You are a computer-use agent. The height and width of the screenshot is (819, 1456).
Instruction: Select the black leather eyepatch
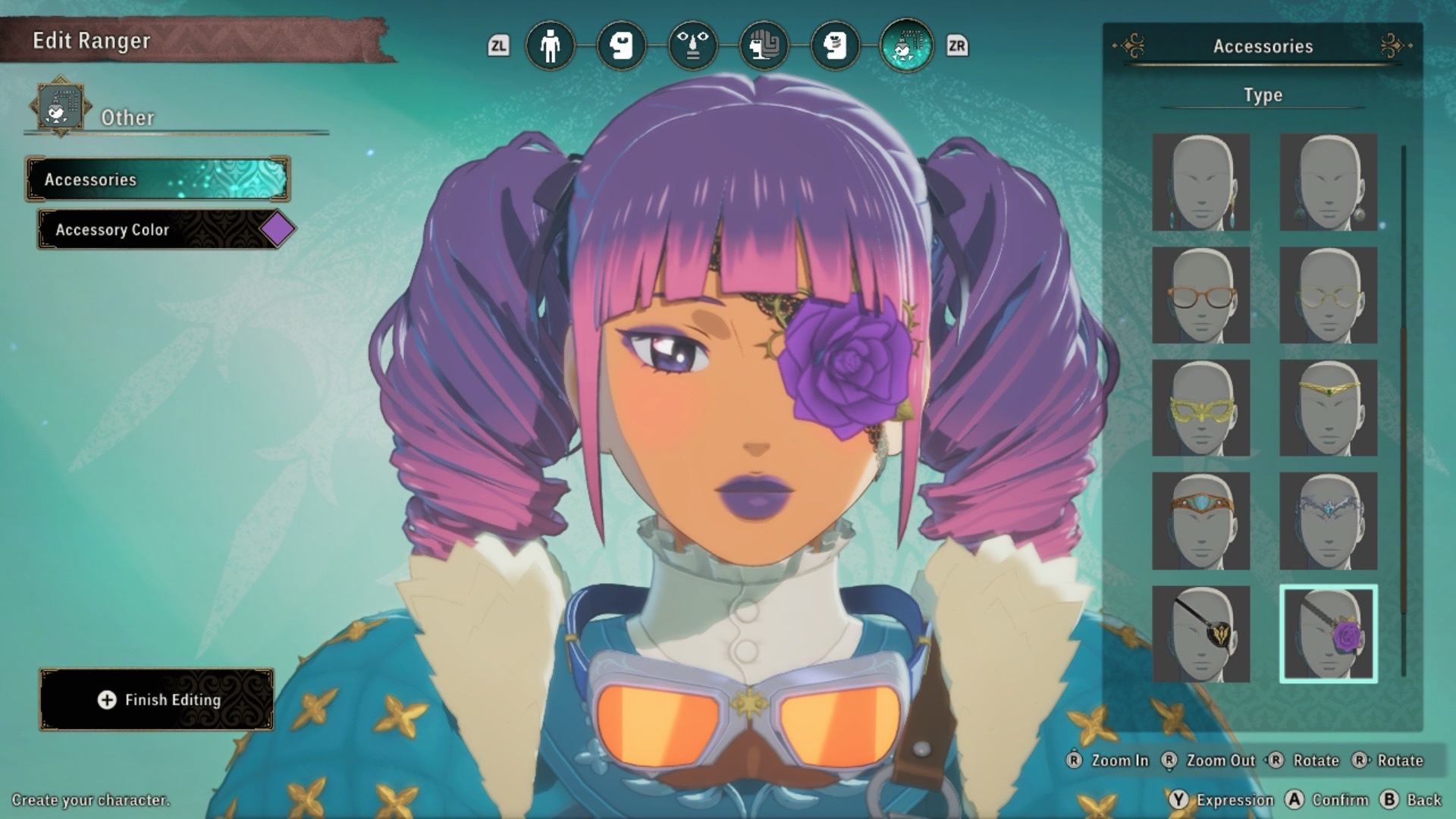(x=1200, y=634)
